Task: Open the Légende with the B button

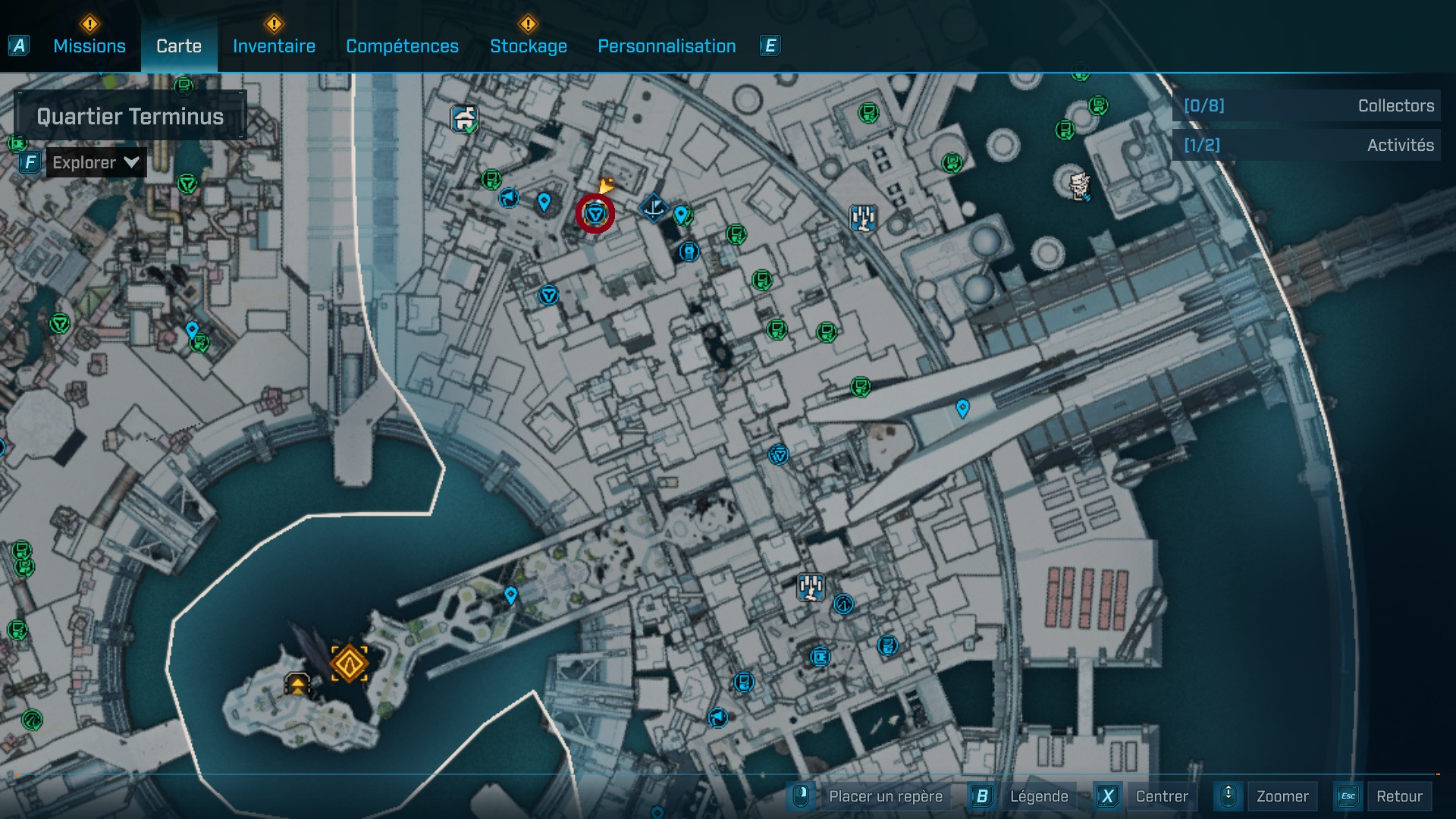Action: point(1040,796)
